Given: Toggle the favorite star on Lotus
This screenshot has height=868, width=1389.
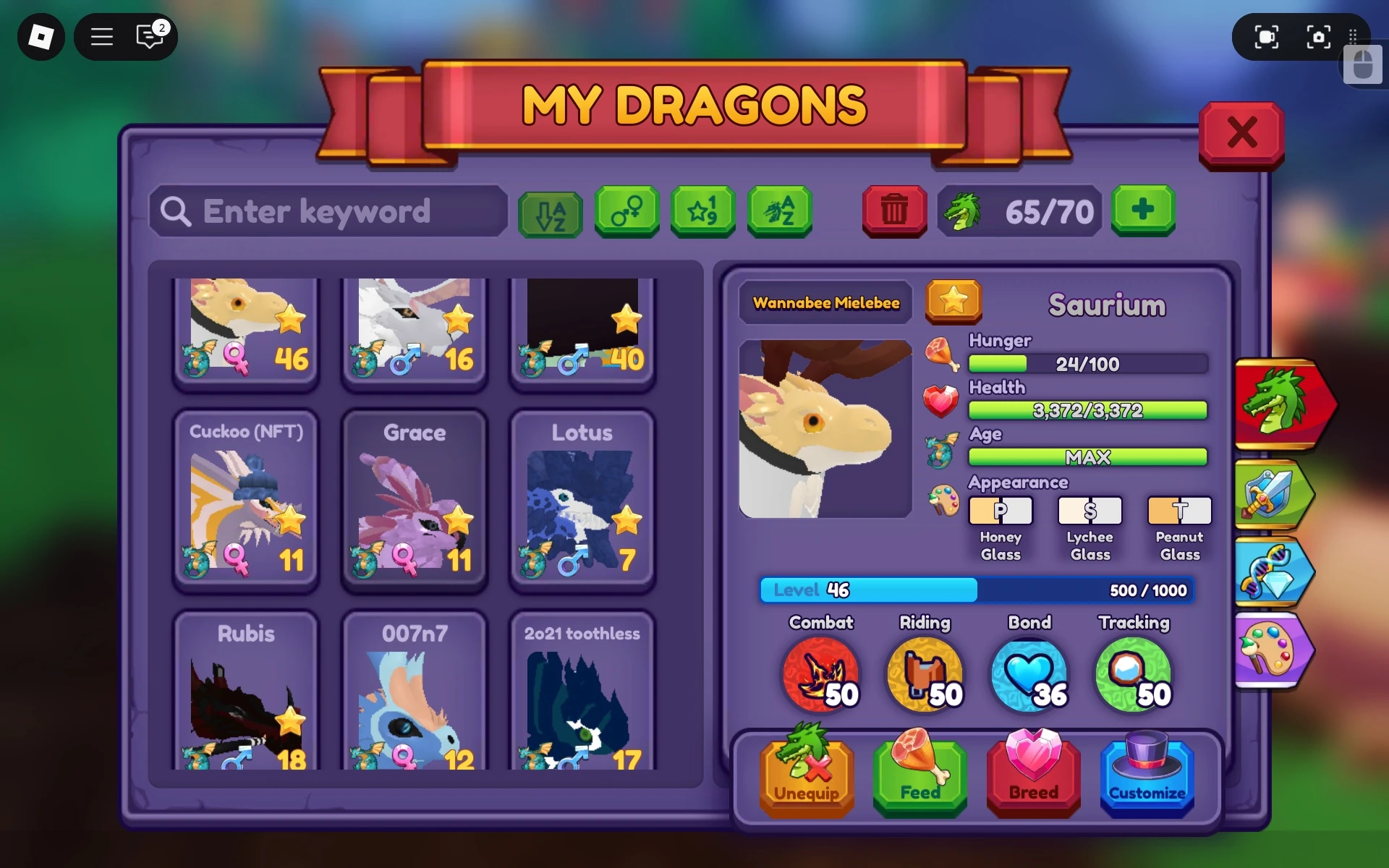Looking at the screenshot, I should pyautogui.click(x=626, y=519).
